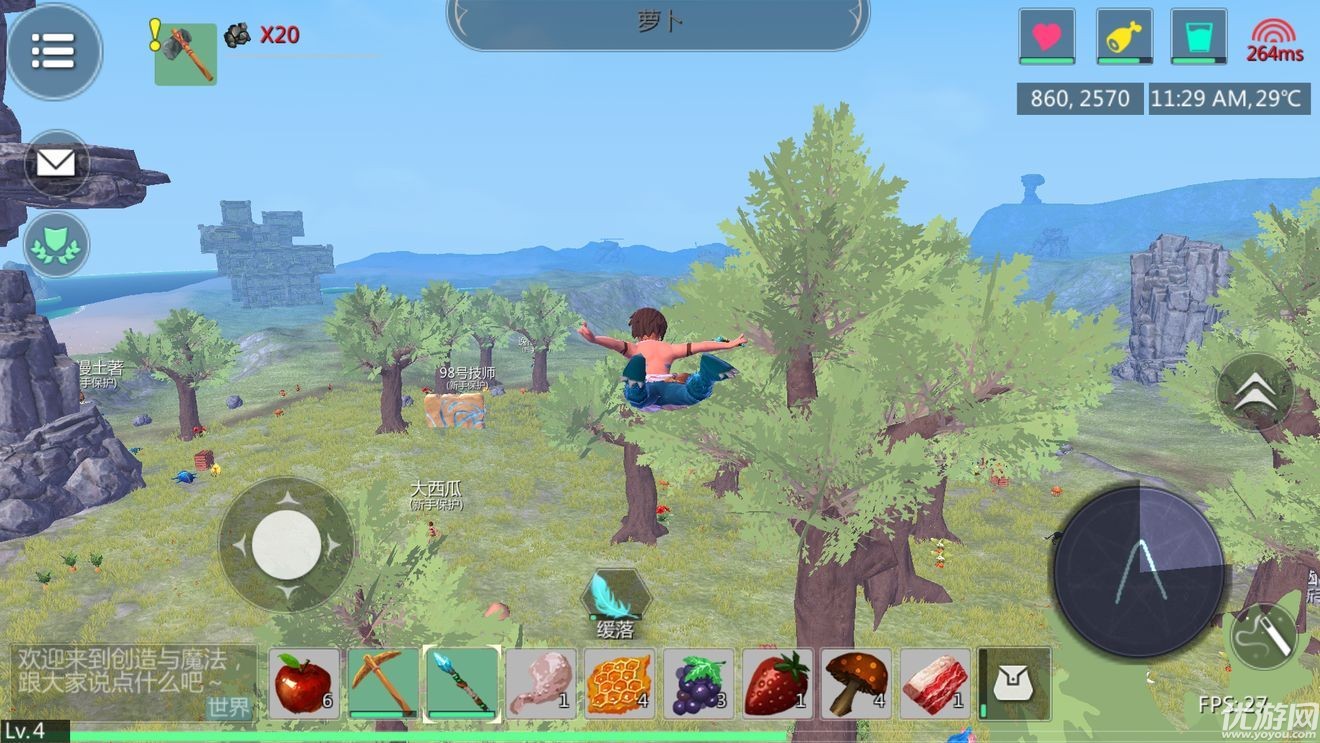
Task: Equip the pickaxe from the hotbar
Action: 382,683
